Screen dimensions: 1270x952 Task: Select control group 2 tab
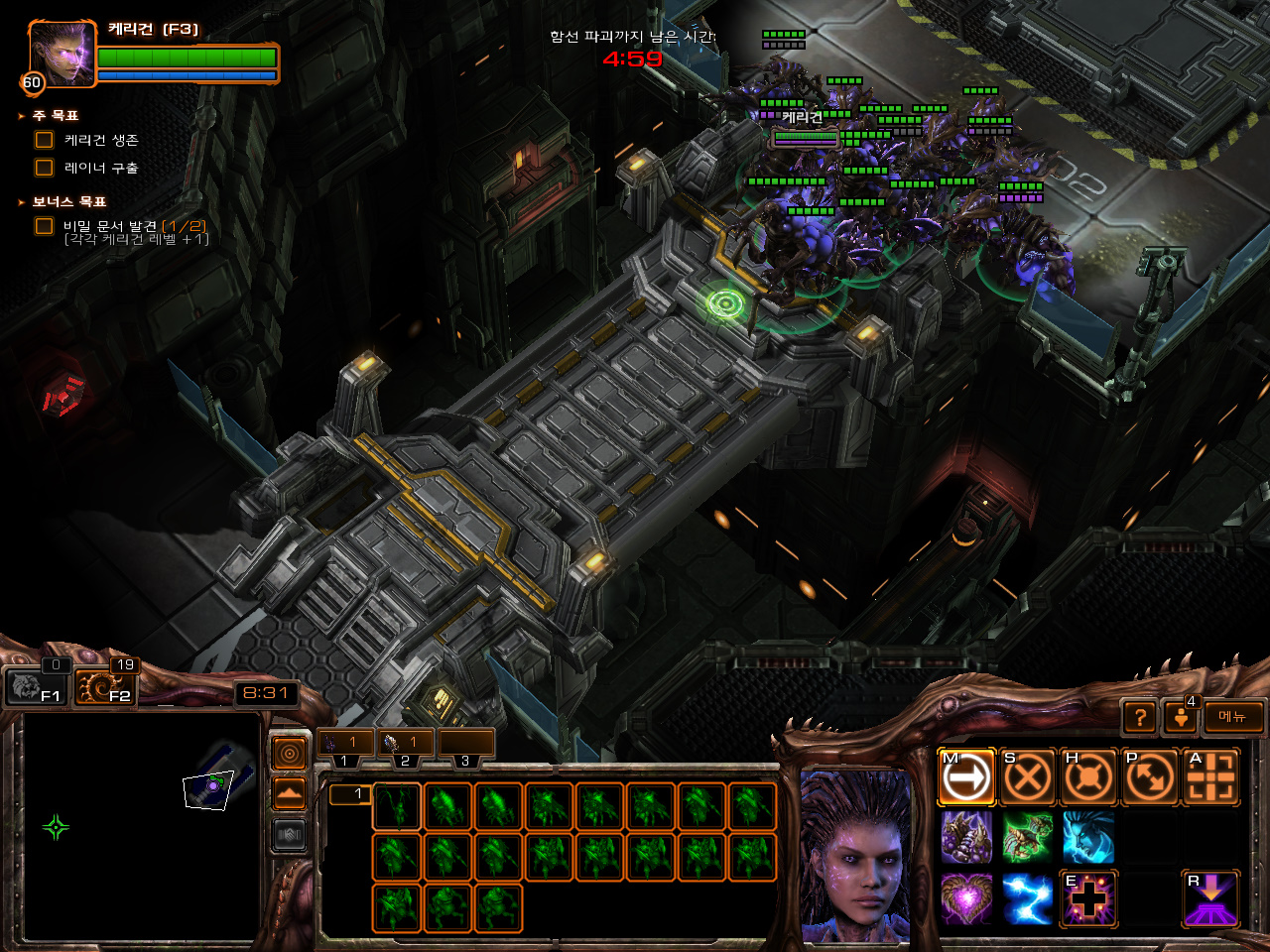pos(405,745)
